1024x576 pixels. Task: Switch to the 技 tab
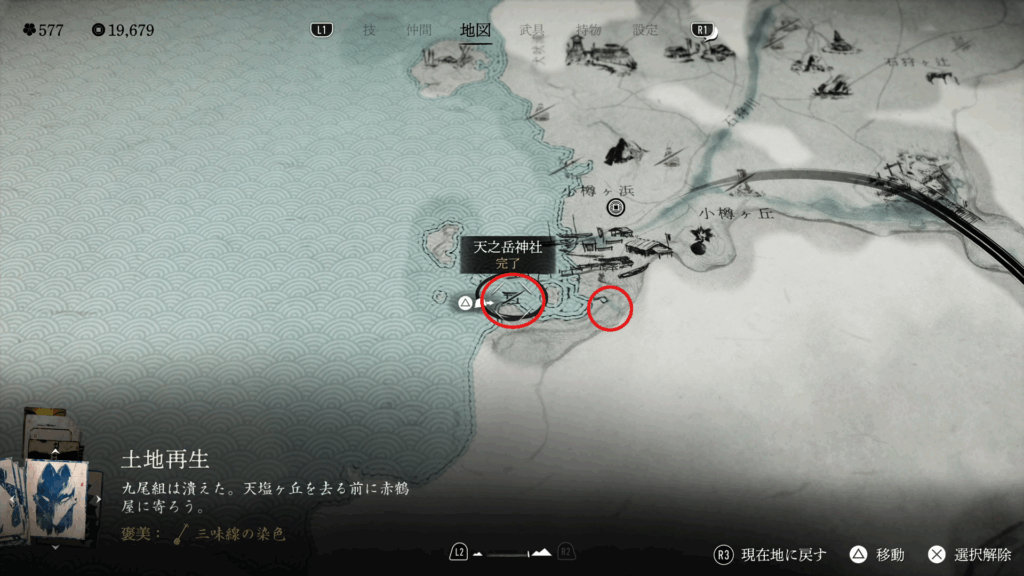click(369, 30)
